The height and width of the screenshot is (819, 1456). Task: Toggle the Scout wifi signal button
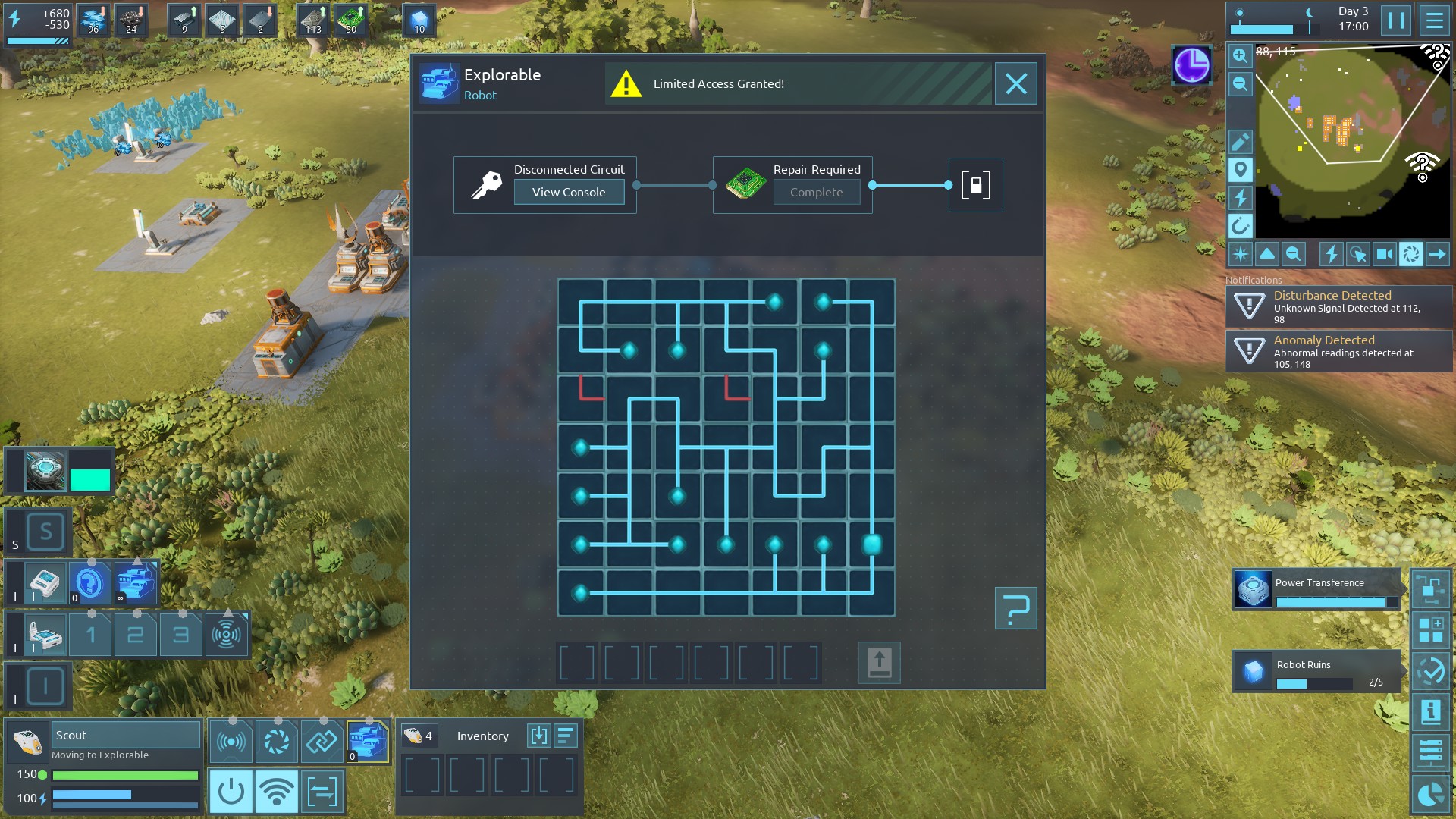click(x=276, y=792)
